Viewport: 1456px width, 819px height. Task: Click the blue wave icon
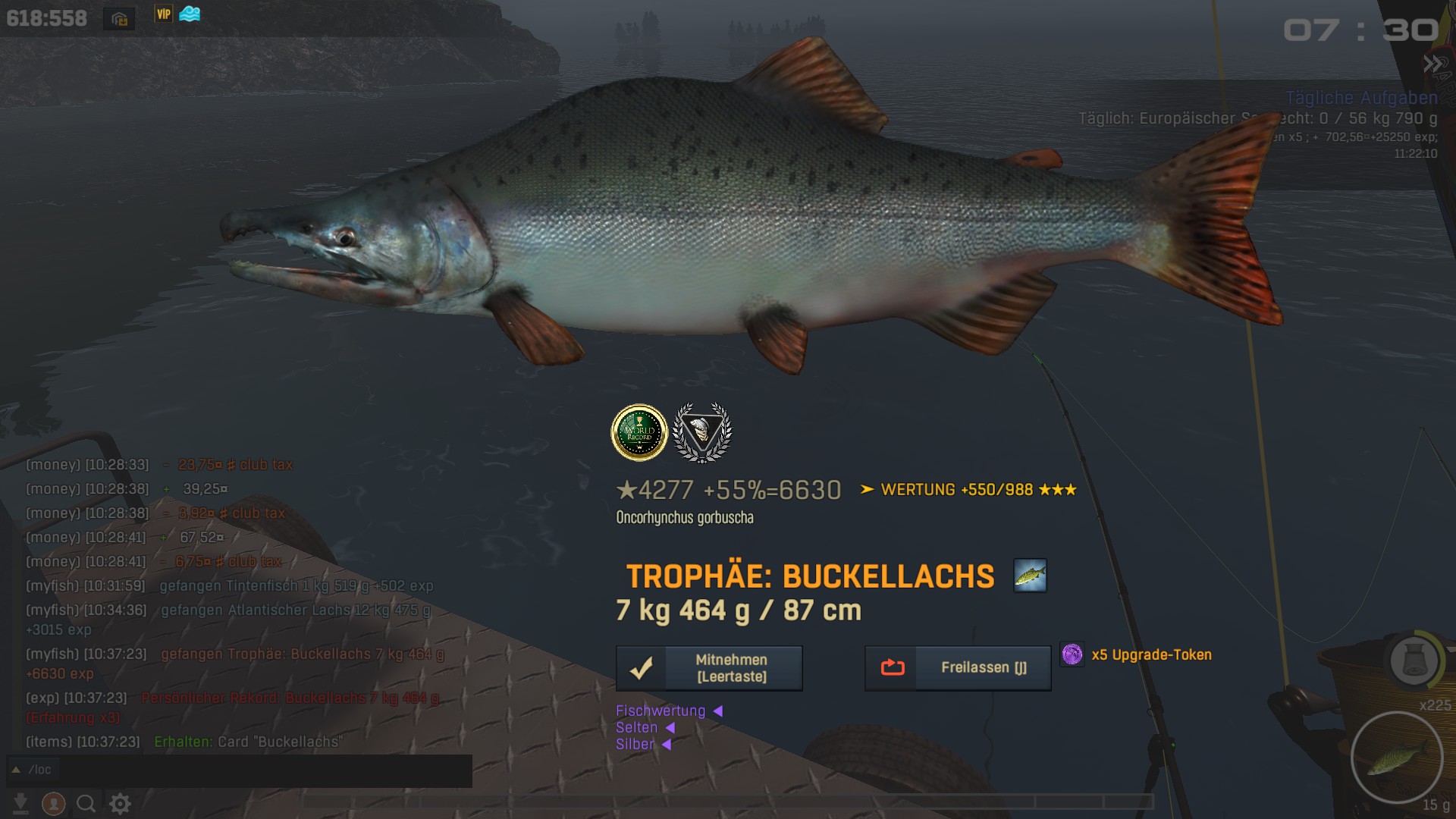point(190,14)
